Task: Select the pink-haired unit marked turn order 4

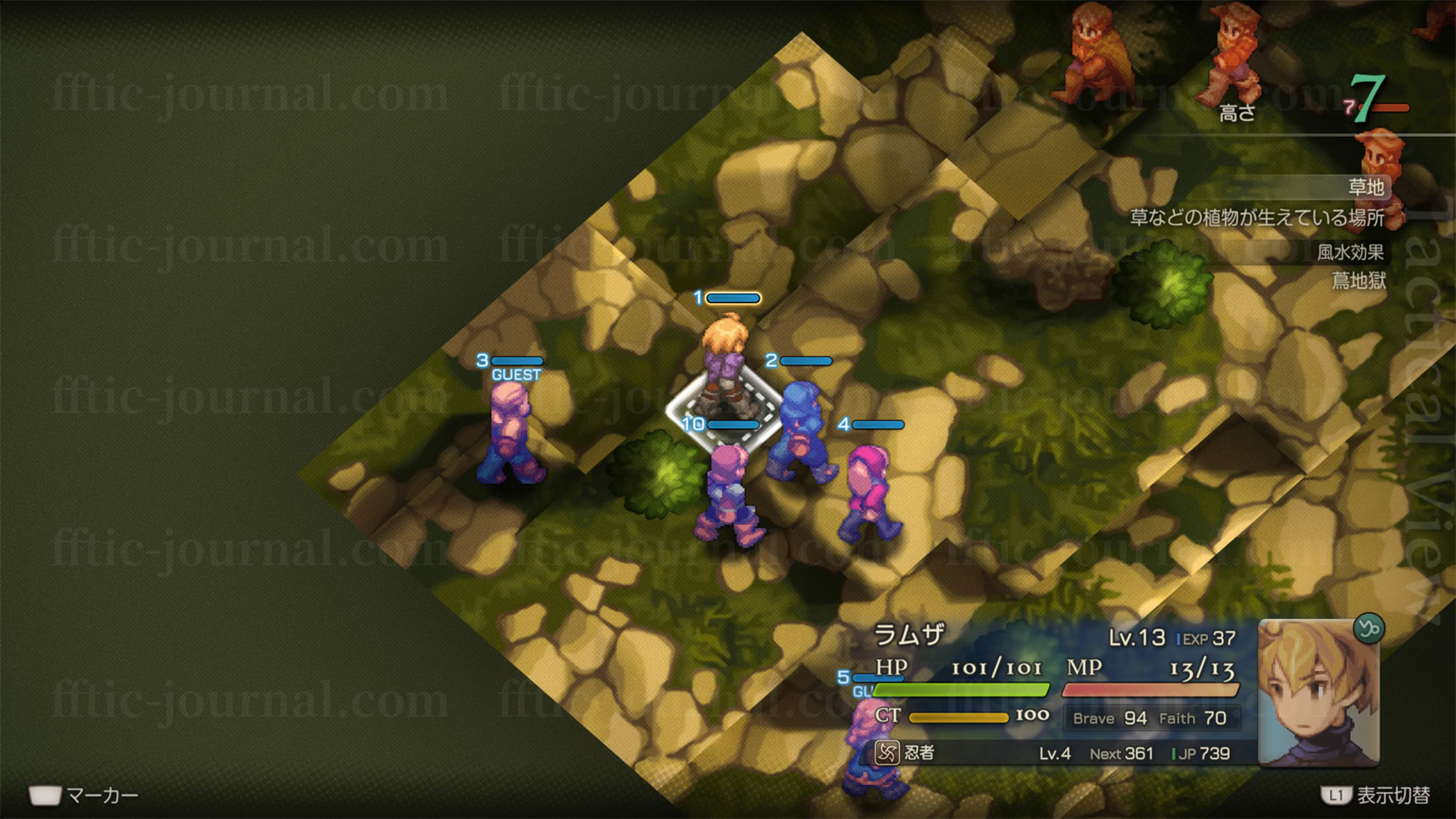Action: click(x=870, y=495)
